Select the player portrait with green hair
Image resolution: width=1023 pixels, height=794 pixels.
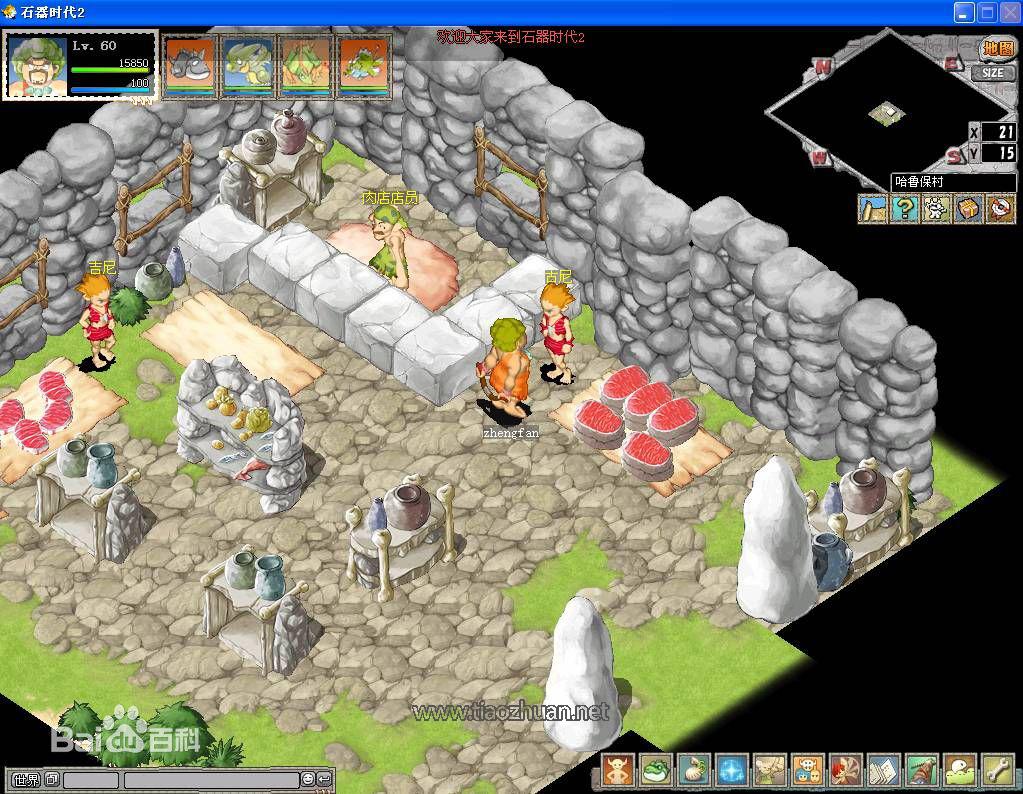tap(37, 66)
